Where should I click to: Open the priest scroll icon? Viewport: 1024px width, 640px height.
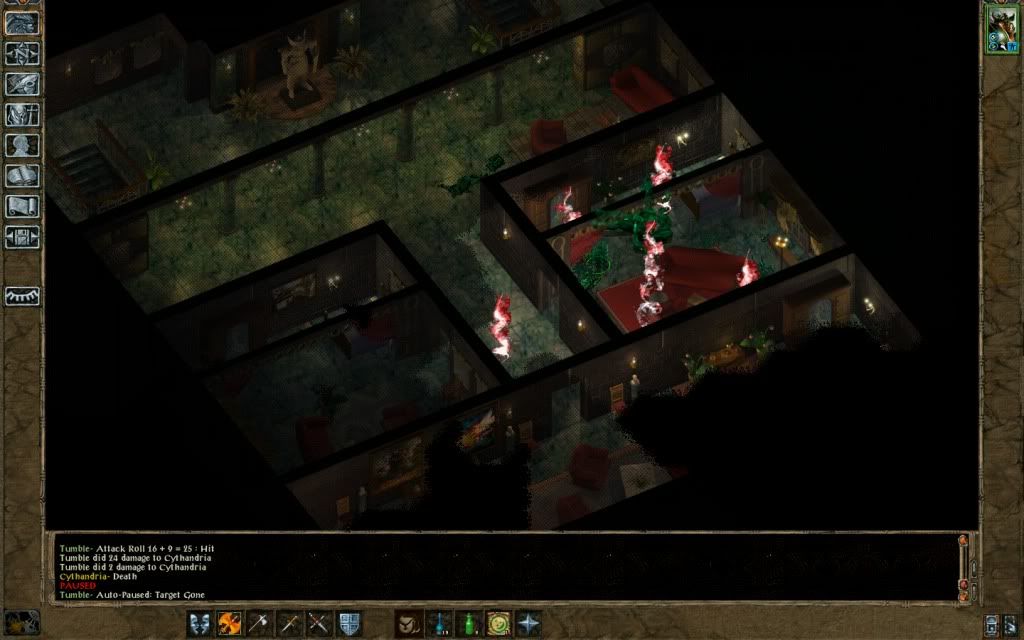(21, 207)
